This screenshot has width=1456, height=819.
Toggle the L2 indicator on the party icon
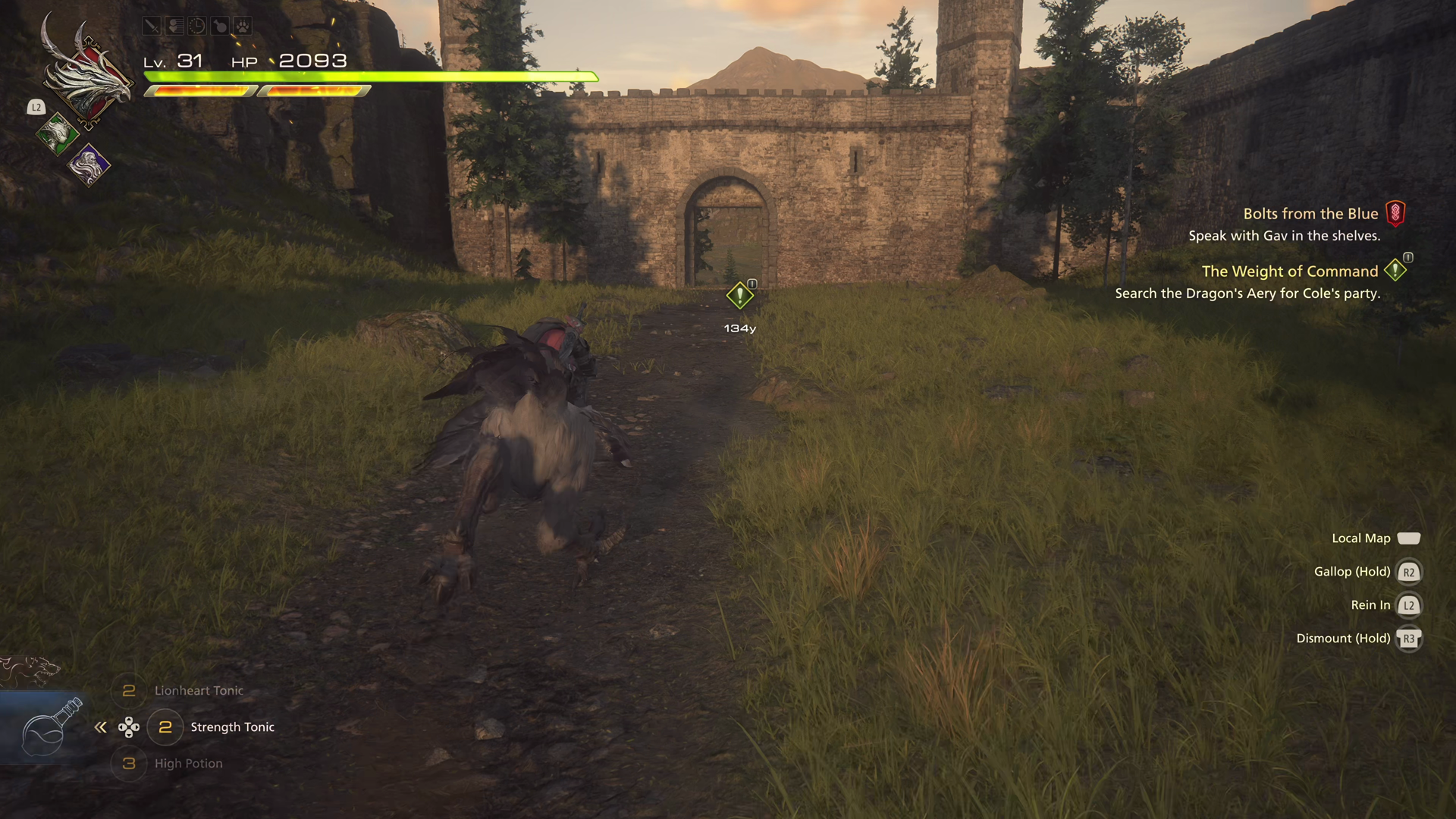tap(36, 108)
